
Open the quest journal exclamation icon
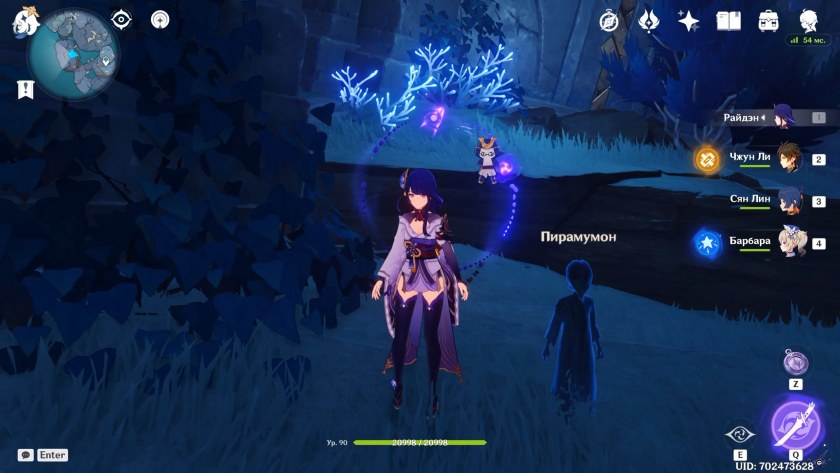26,90
